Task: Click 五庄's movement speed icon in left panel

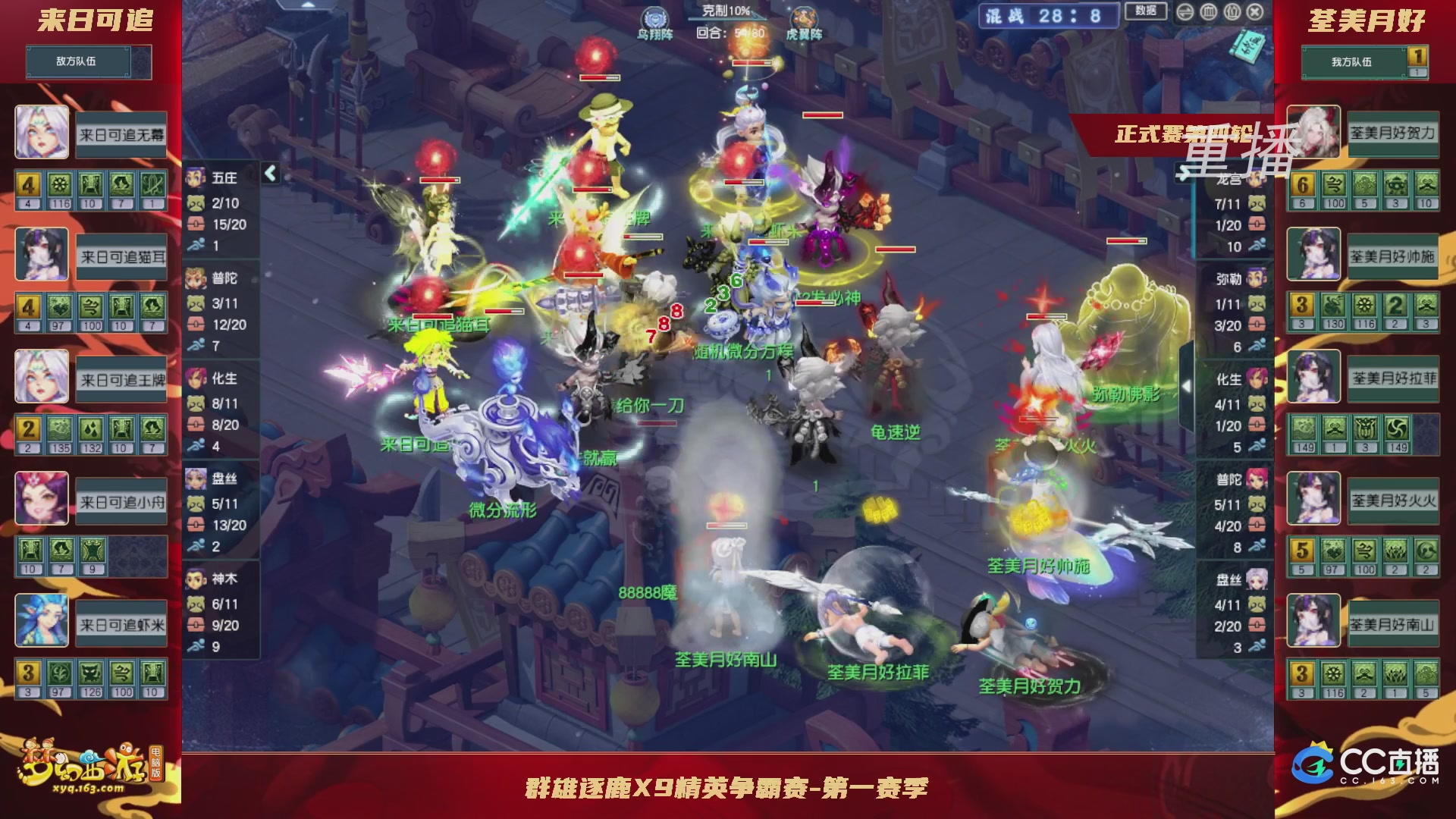Action: point(196,246)
